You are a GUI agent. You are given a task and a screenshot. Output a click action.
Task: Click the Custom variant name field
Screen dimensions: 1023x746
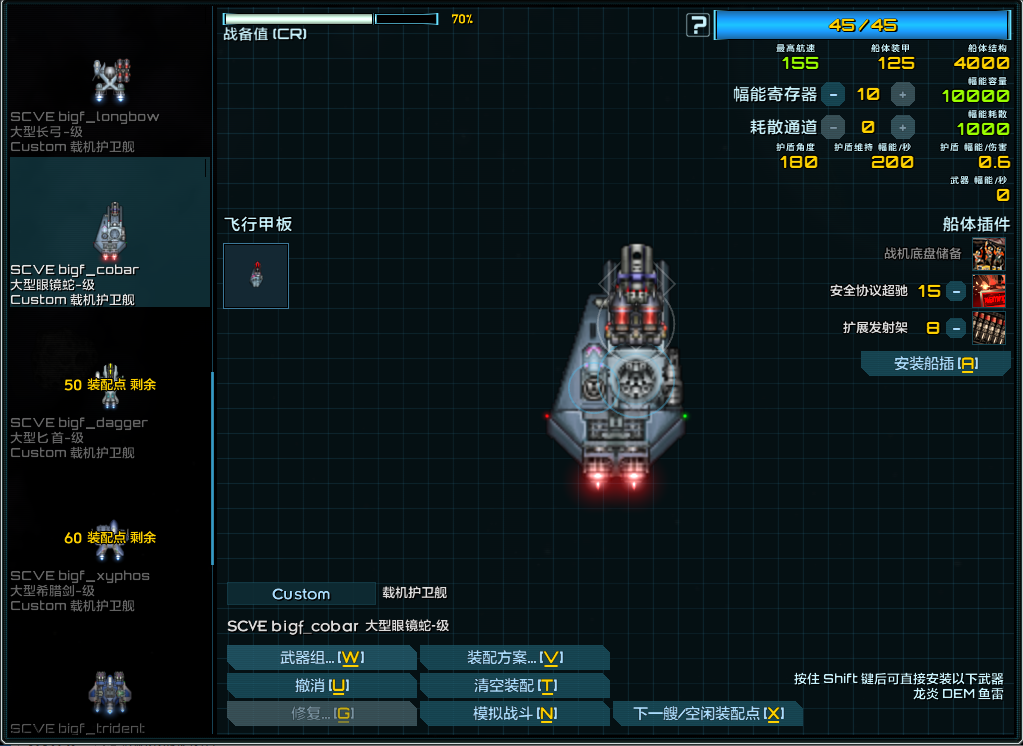(301, 594)
